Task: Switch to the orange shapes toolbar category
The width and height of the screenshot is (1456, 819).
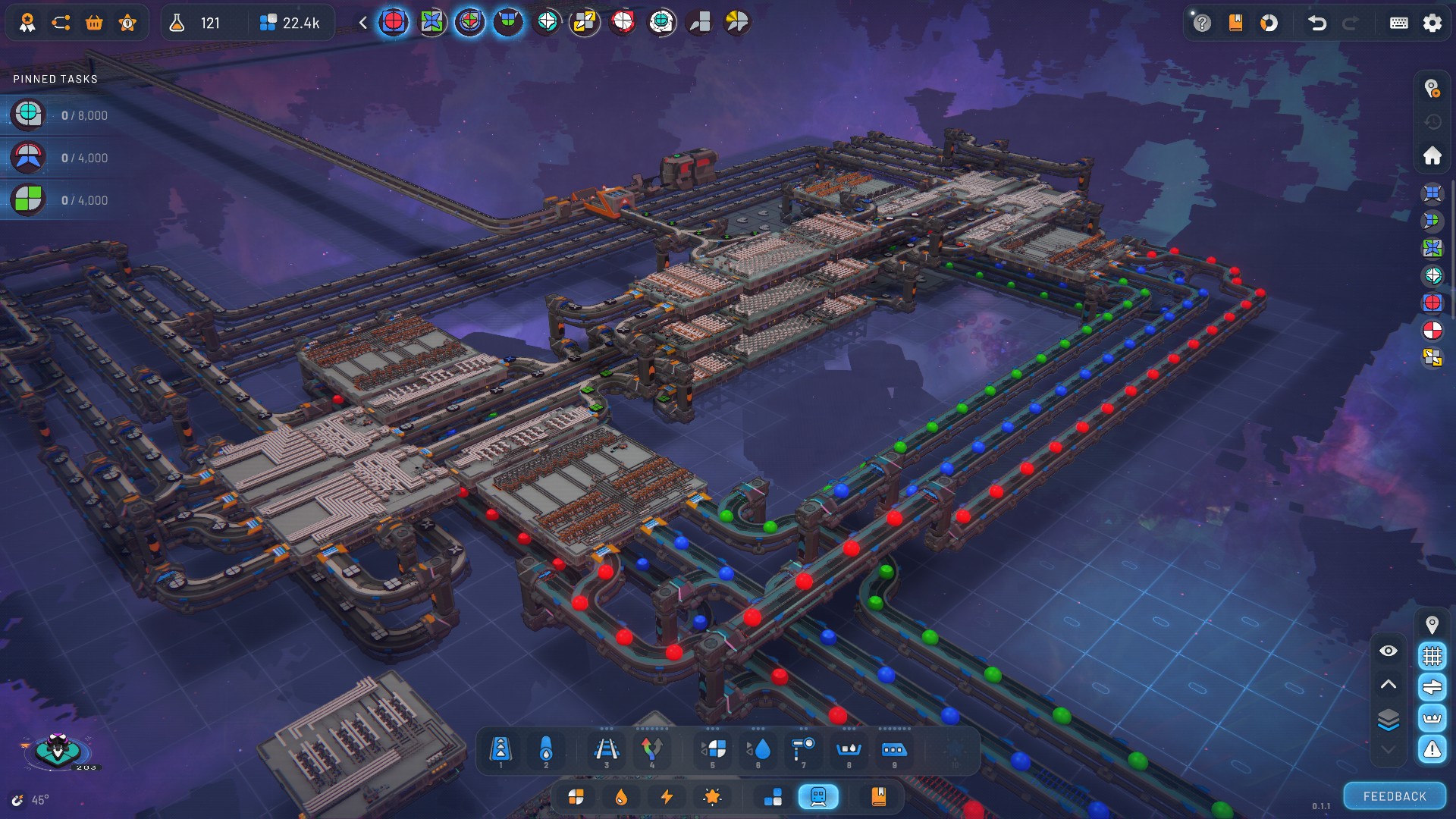Action: 576,797
